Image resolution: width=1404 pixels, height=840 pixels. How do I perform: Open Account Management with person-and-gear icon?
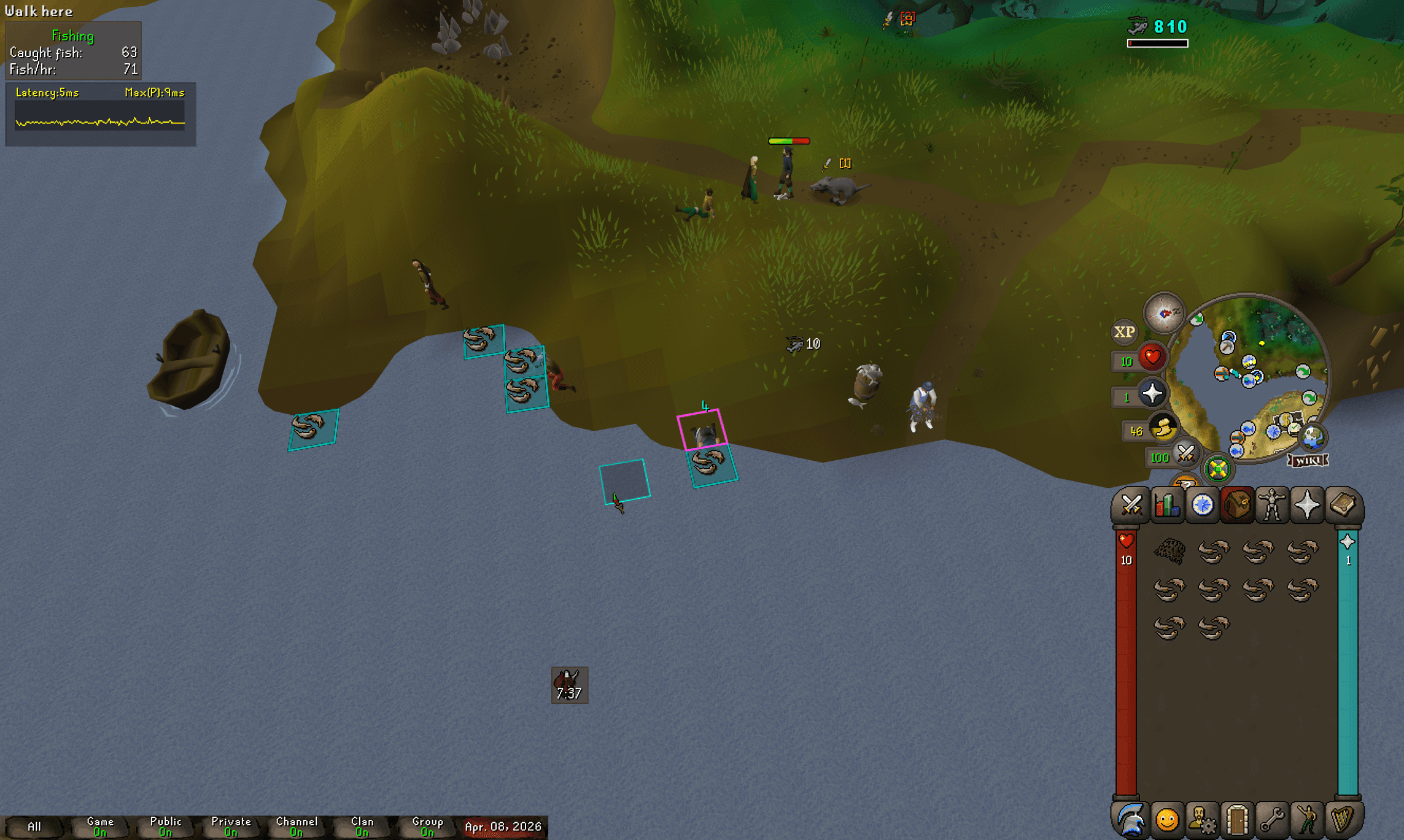pyautogui.click(x=1203, y=821)
